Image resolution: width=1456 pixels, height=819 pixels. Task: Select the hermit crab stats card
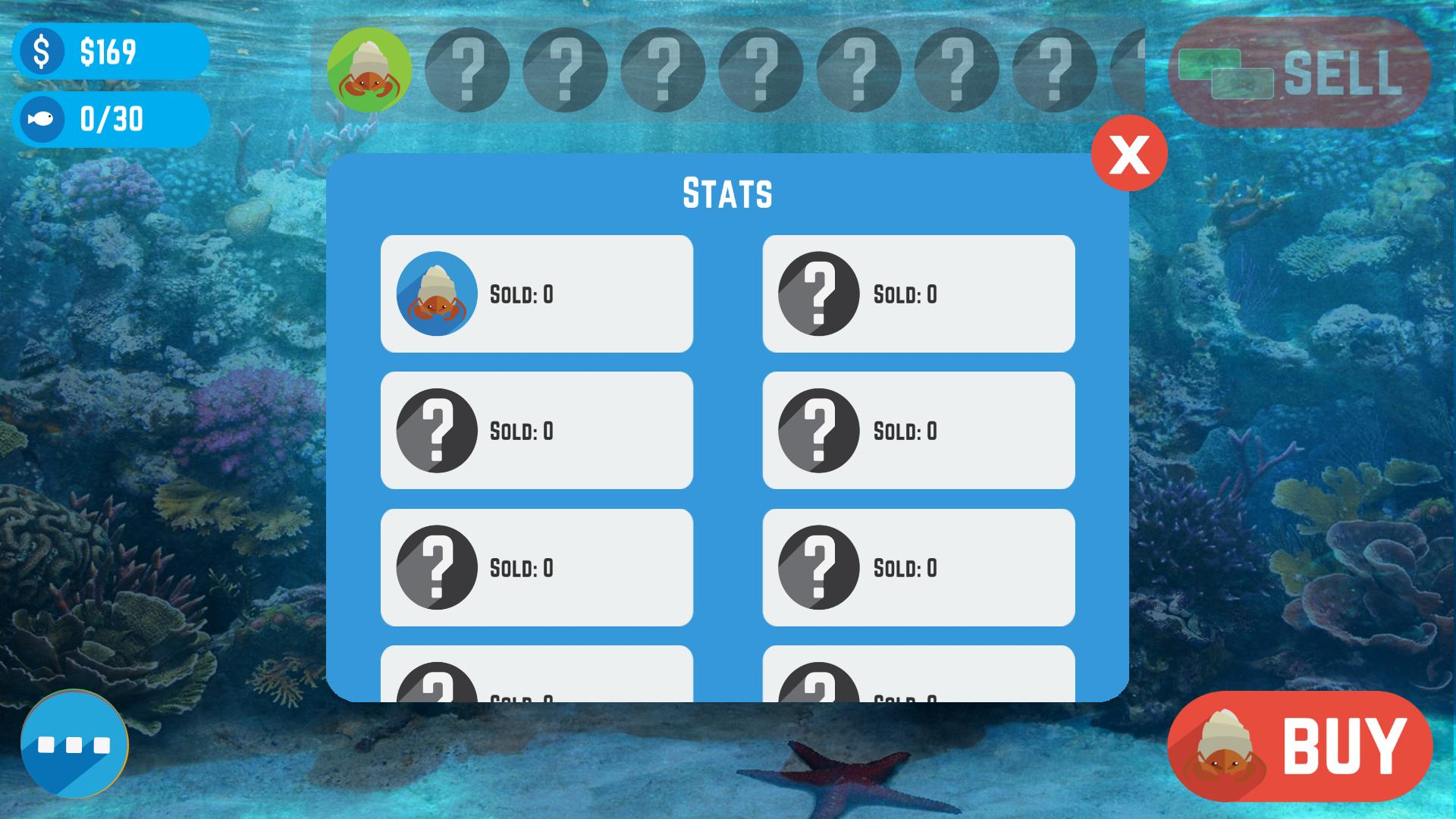(536, 293)
